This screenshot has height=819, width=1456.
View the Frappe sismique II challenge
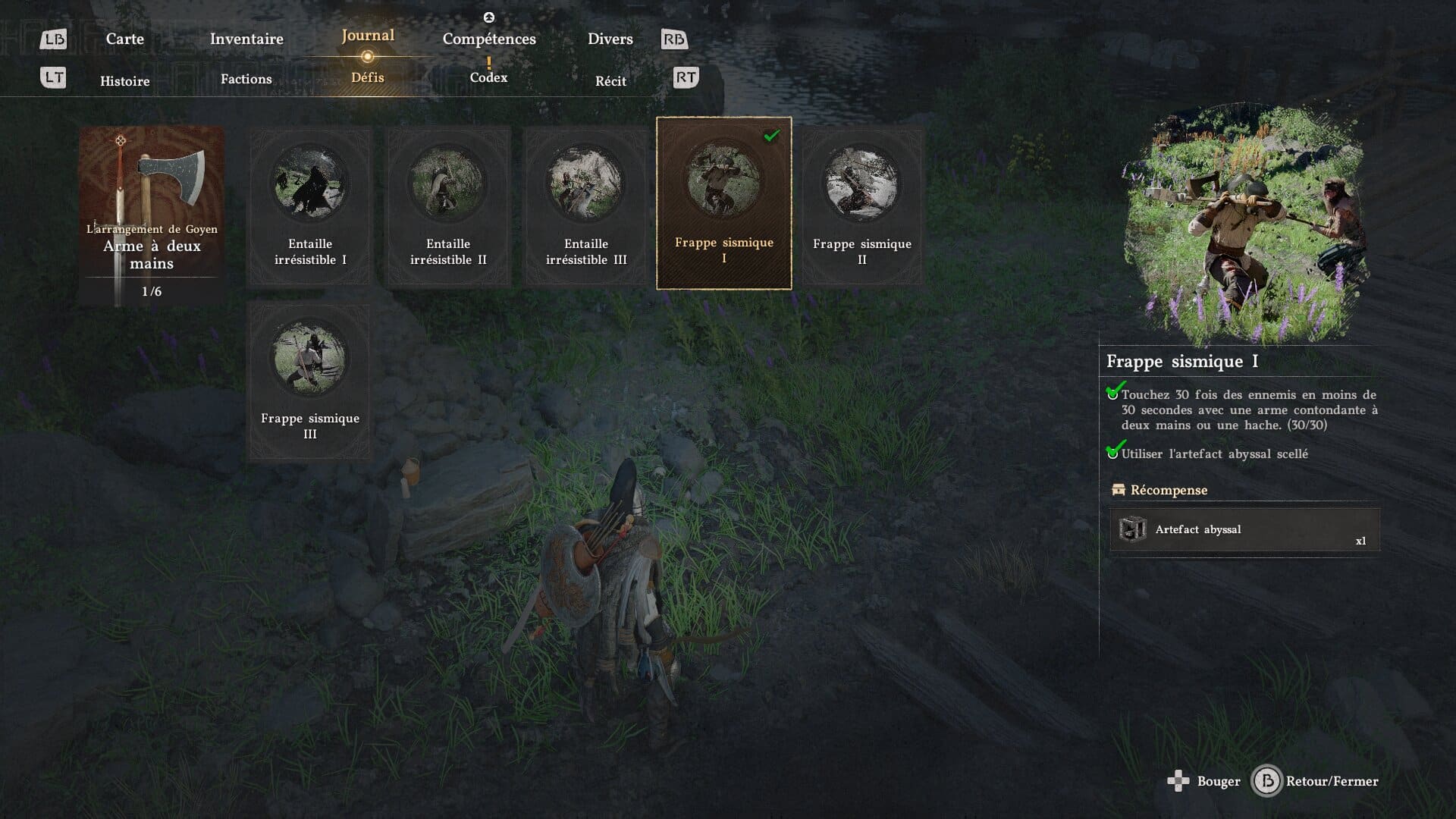click(861, 206)
